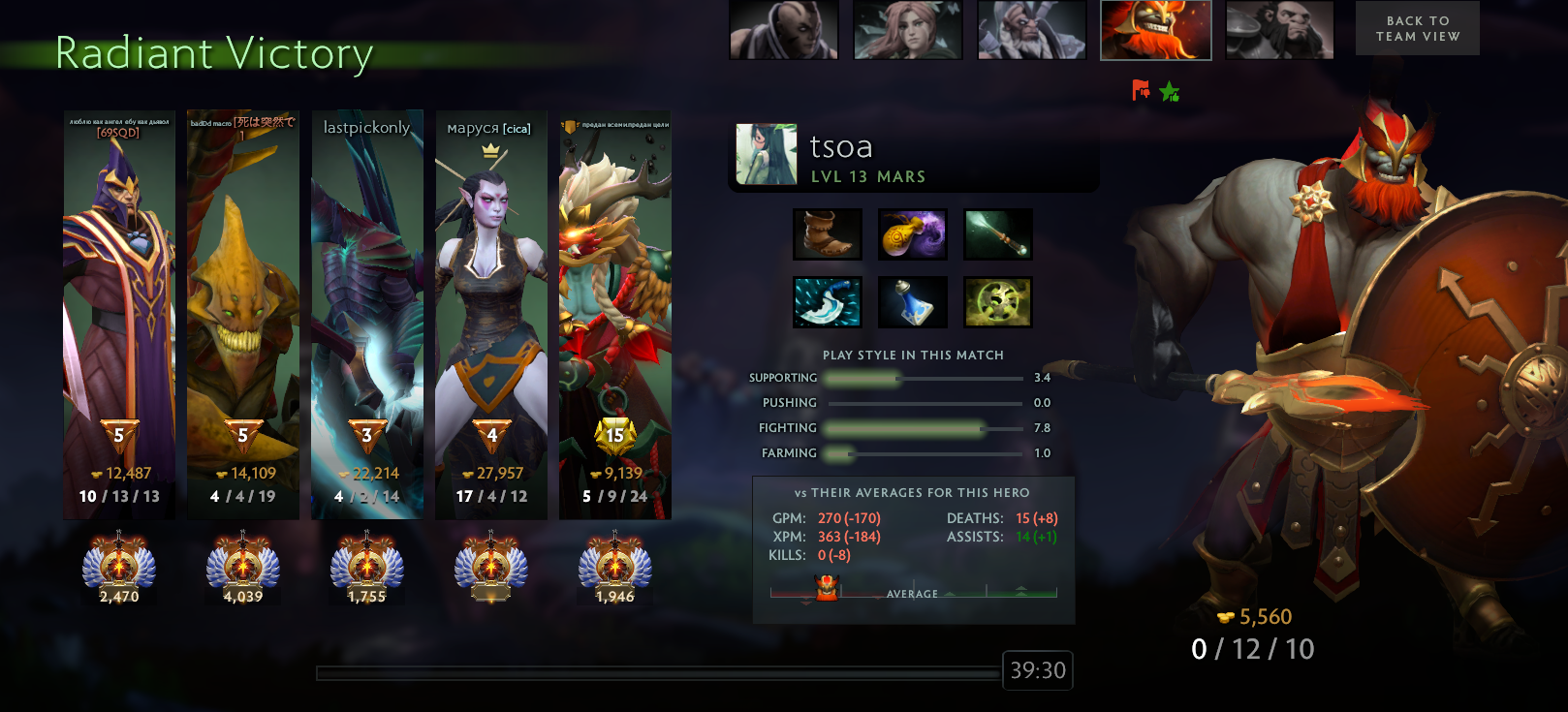Inspect the yellow pouch item slot
This screenshot has width=1568, height=712.
(x=912, y=234)
